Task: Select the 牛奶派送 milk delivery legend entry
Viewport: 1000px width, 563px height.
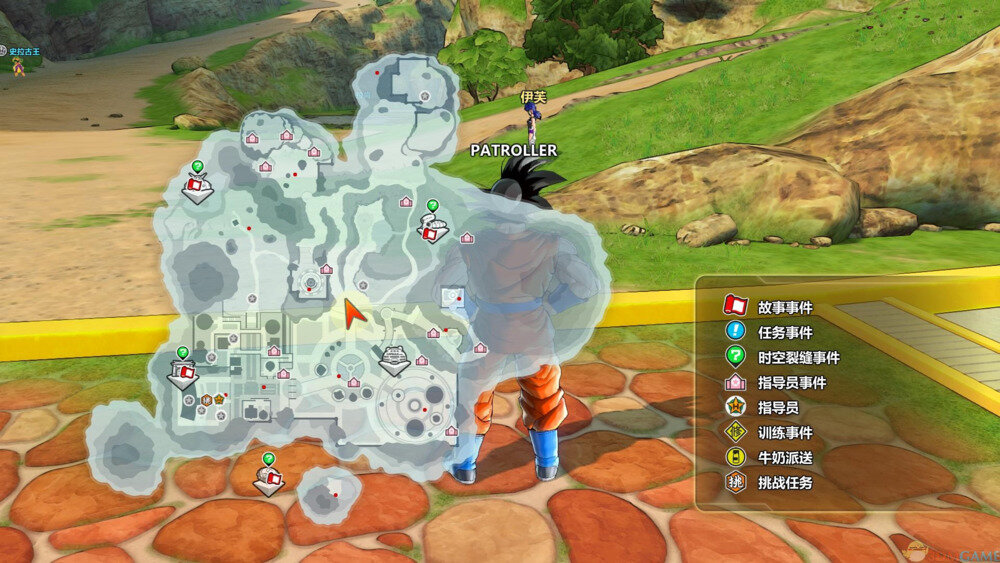Action: pyautogui.click(x=770, y=457)
